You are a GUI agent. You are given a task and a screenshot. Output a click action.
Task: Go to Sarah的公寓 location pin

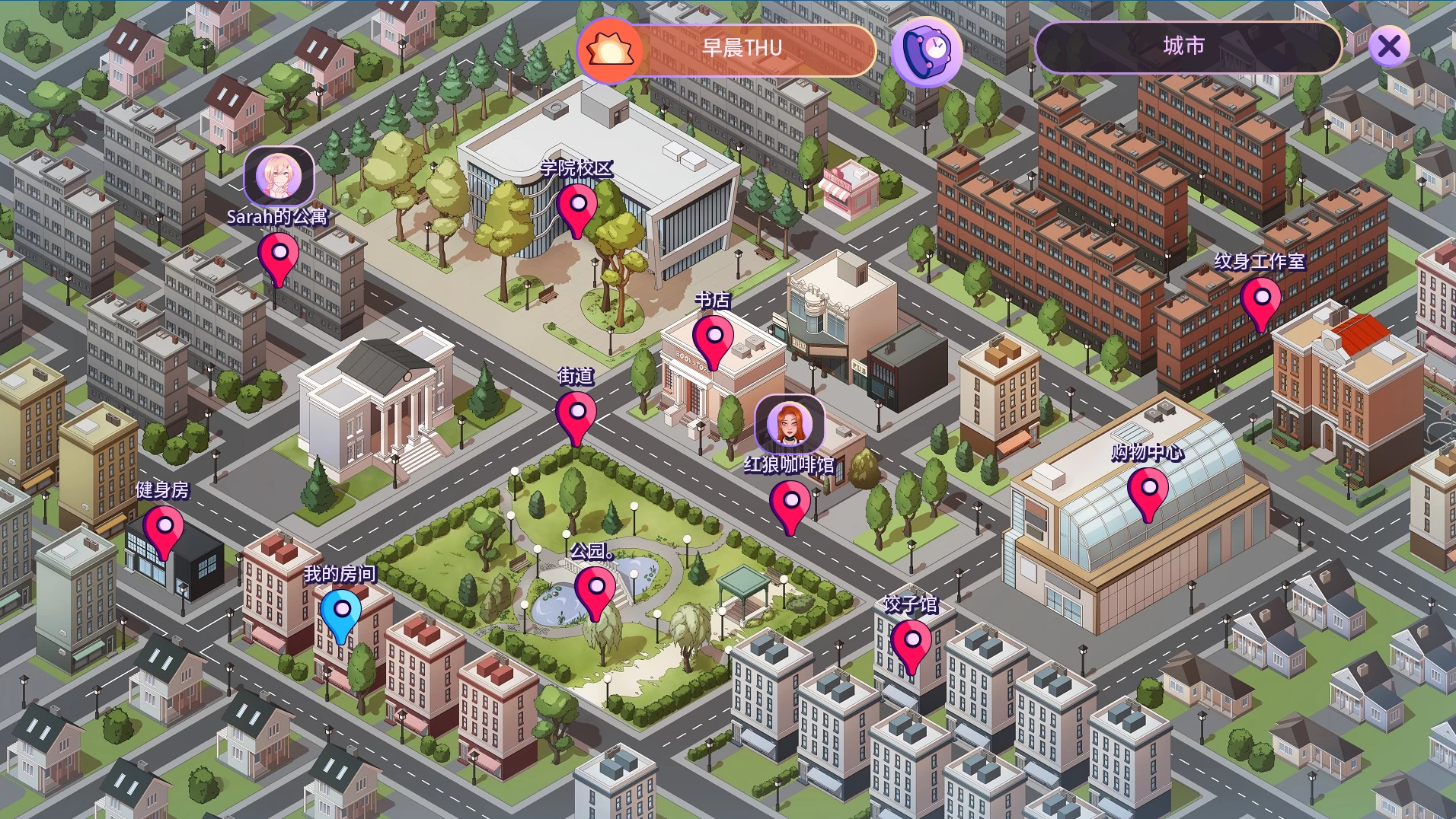tap(279, 256)
